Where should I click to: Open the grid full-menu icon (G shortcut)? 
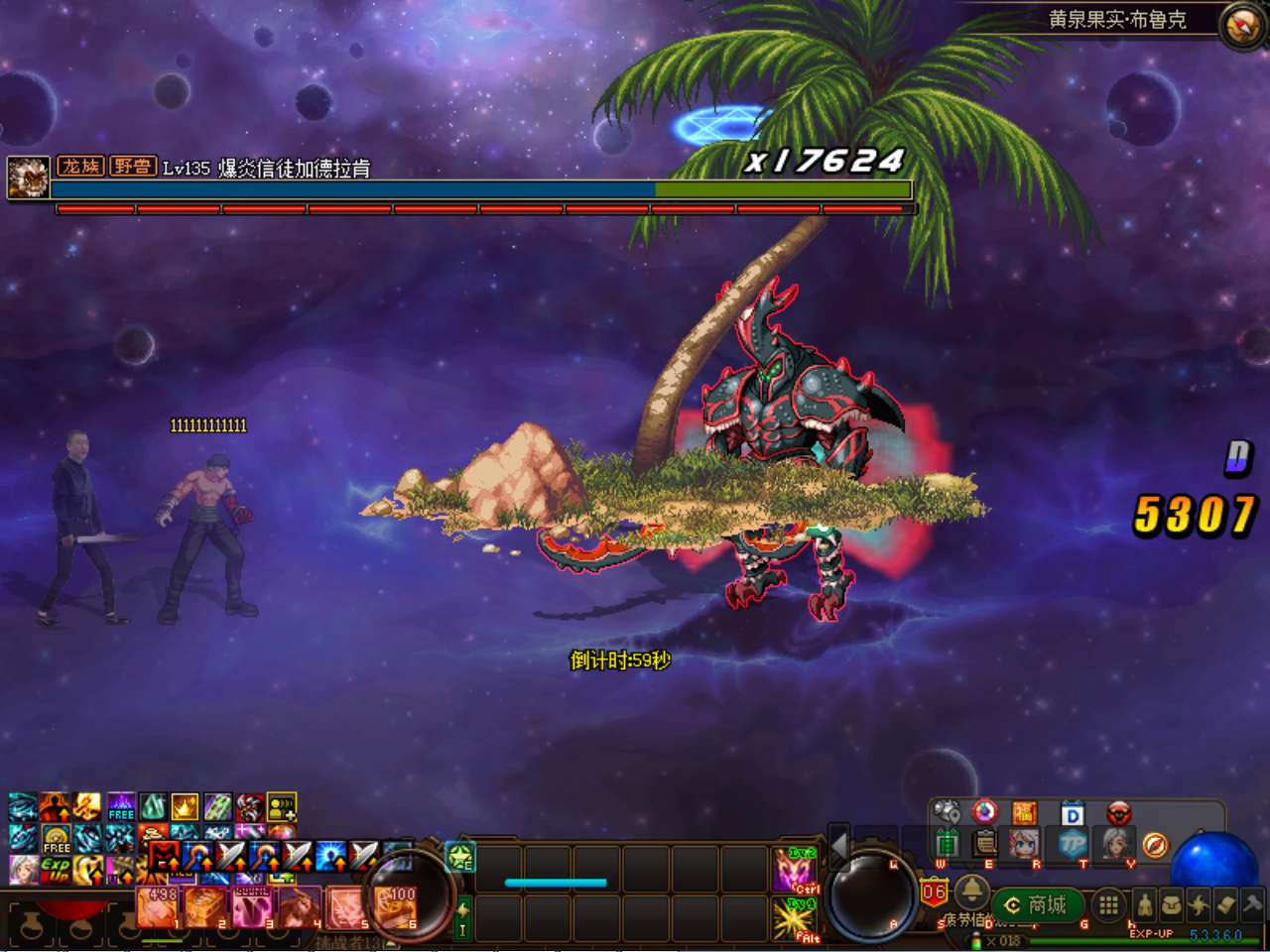(1107, 904)
